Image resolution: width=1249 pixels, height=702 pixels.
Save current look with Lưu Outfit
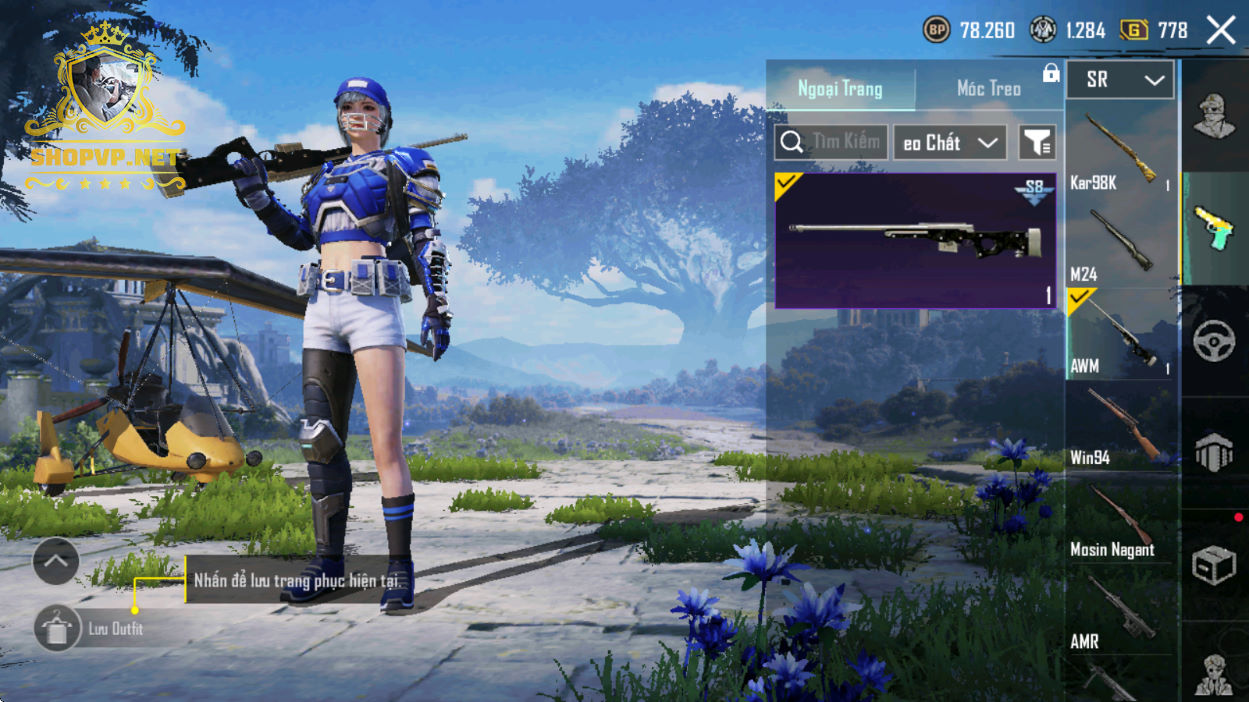(x=58, y=629)
